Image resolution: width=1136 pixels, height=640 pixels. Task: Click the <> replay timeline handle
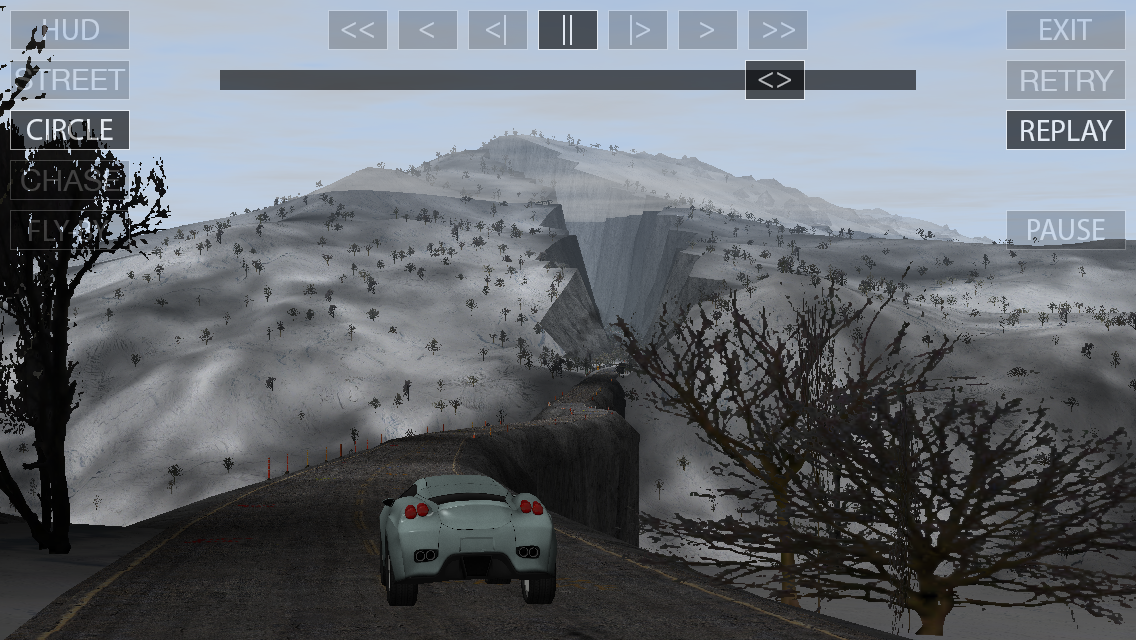[x=775, y=80]
